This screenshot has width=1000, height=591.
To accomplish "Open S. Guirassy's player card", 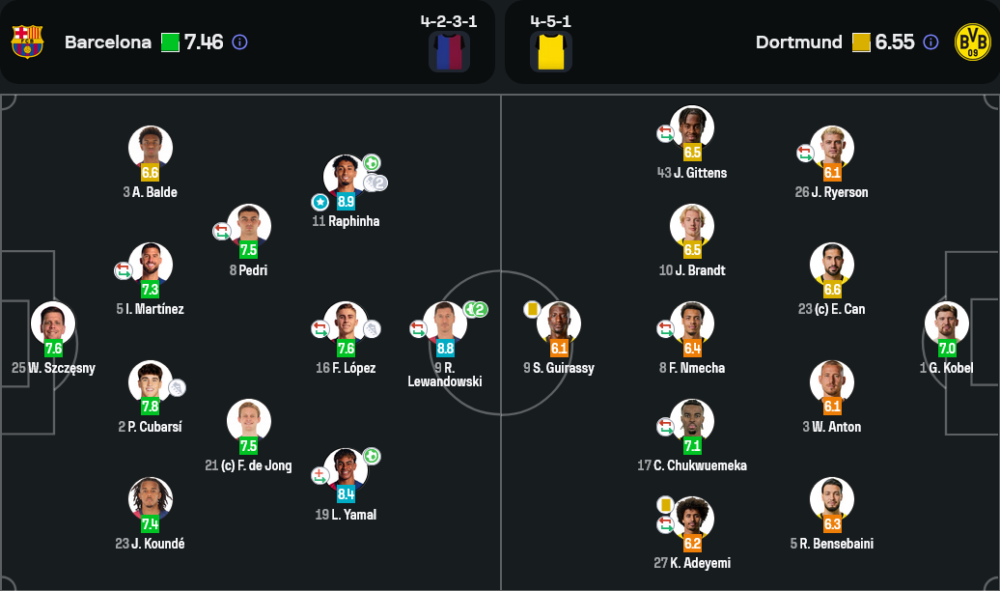I will (558, 323).
